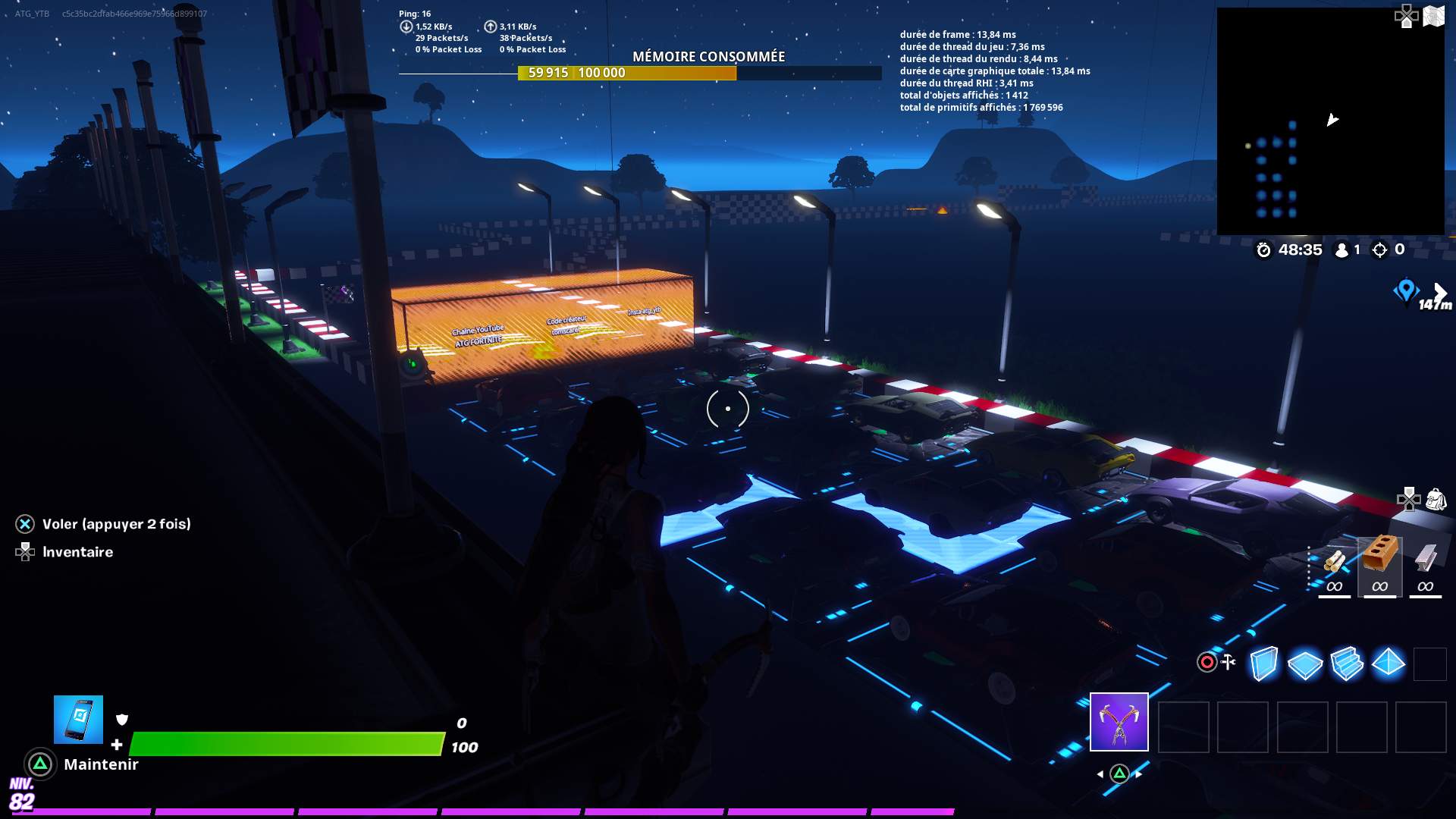Click the Creative phone tool icon

tap(78, 720)
